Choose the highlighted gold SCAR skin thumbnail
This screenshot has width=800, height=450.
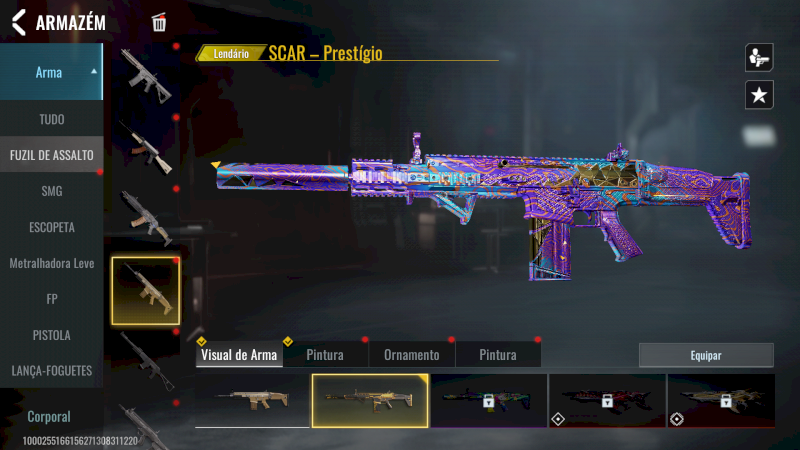click(x=370, y=400)
